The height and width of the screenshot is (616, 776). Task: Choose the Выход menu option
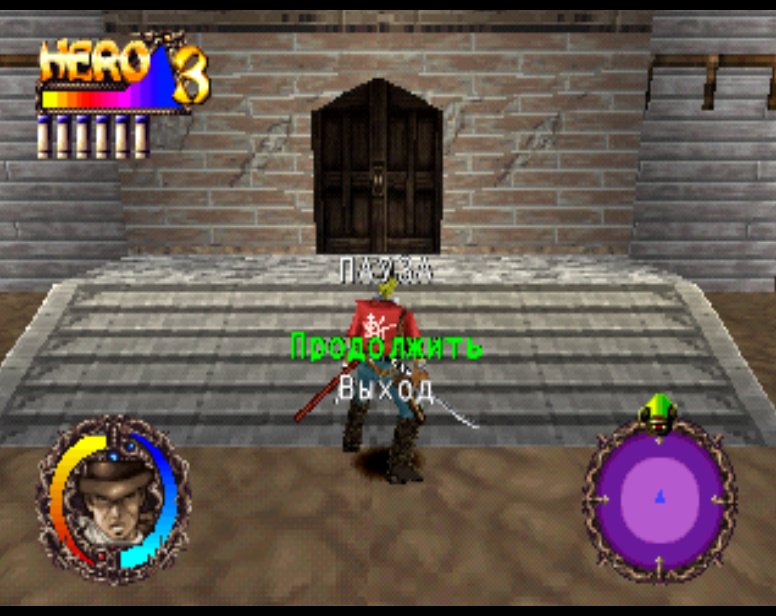[x=386, y=388]
